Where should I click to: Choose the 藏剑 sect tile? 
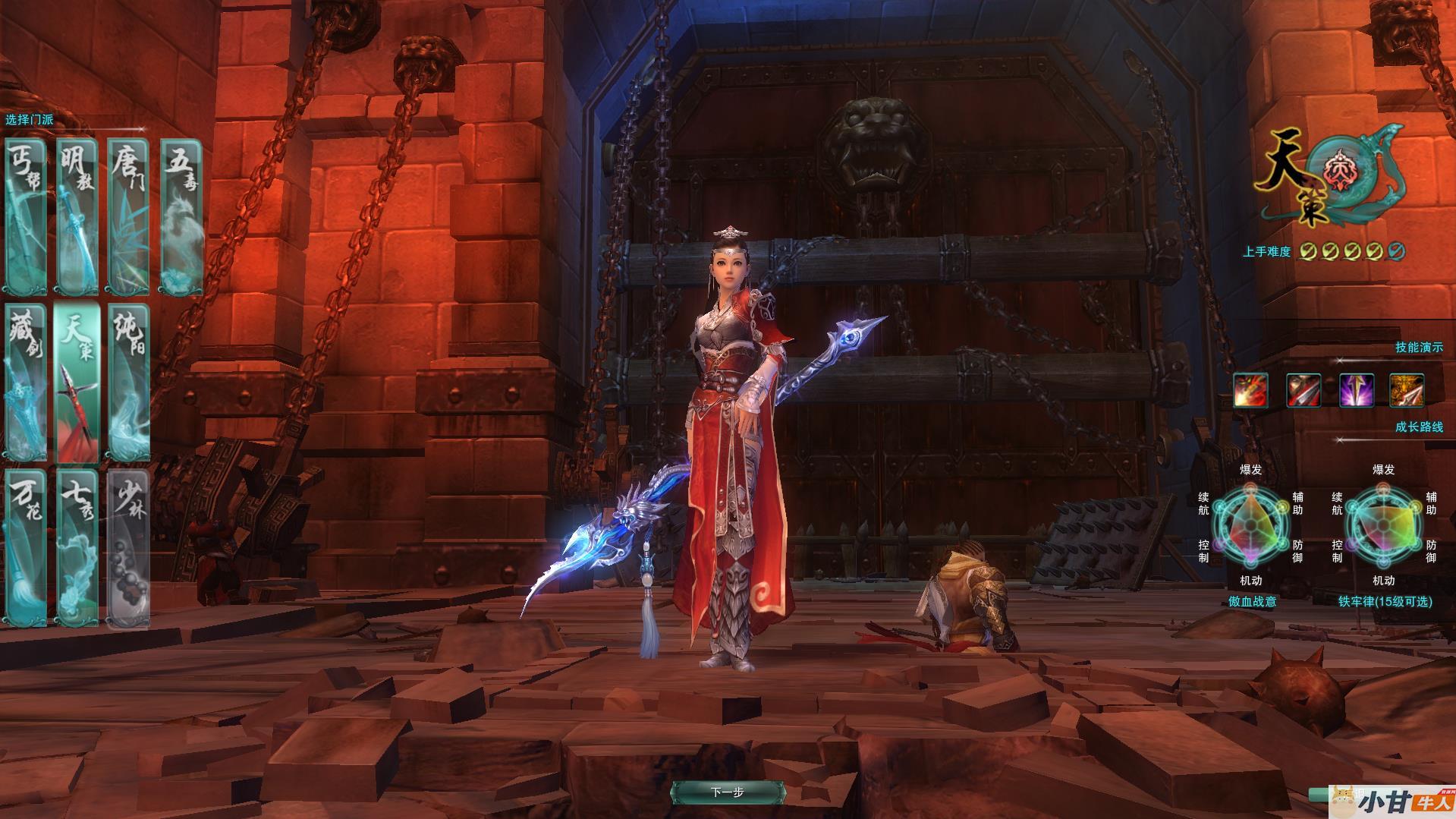pos(26,382)
